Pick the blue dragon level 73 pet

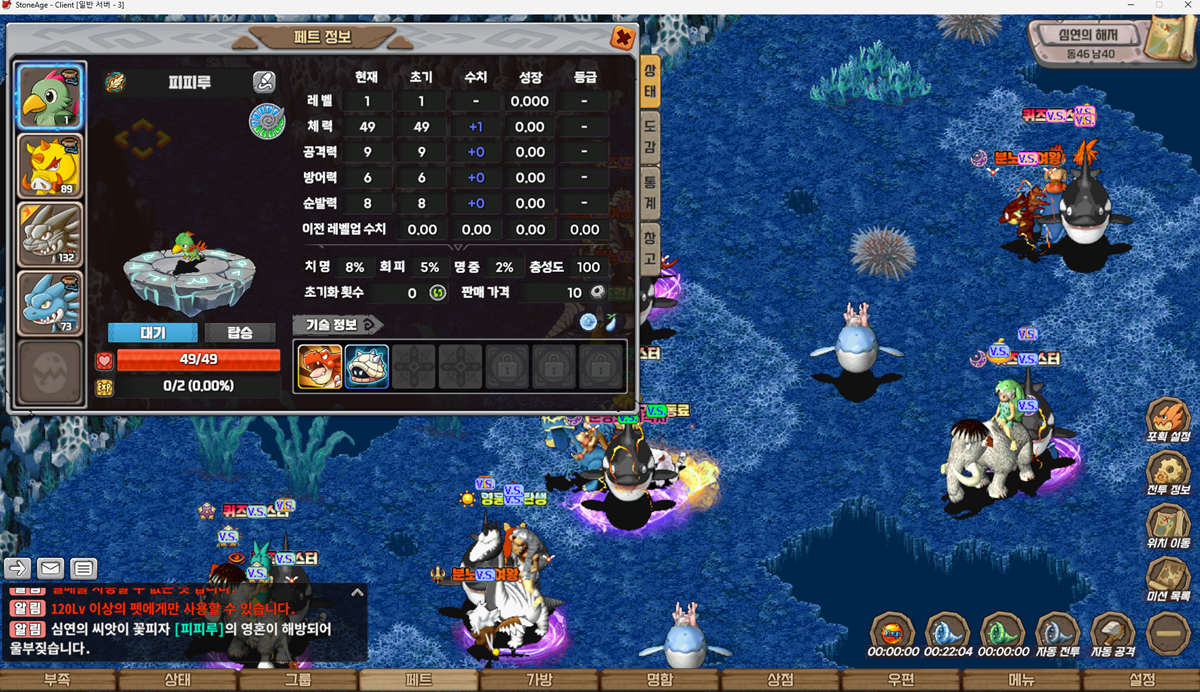49,303
